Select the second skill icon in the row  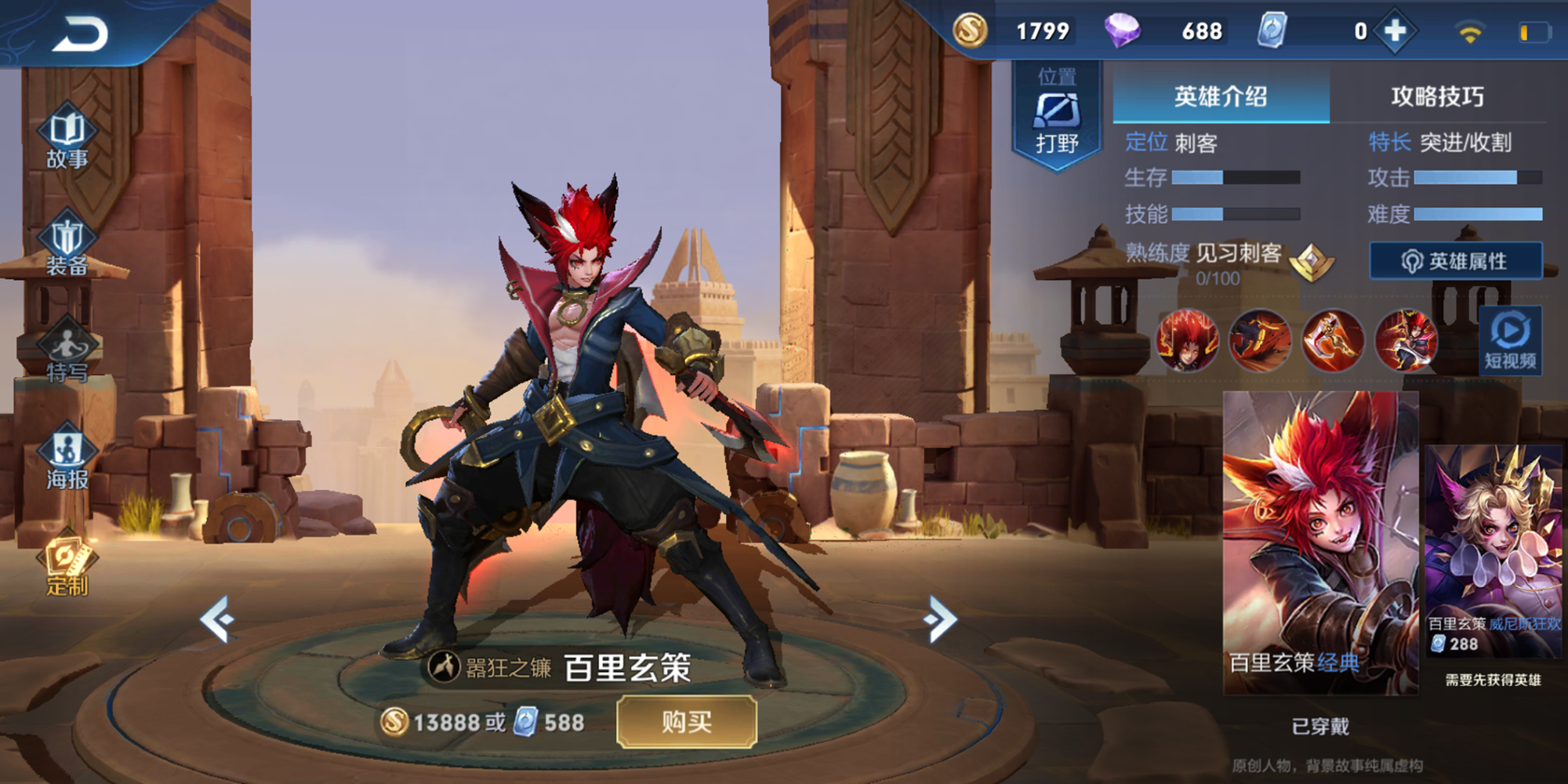click(1260, 340)
